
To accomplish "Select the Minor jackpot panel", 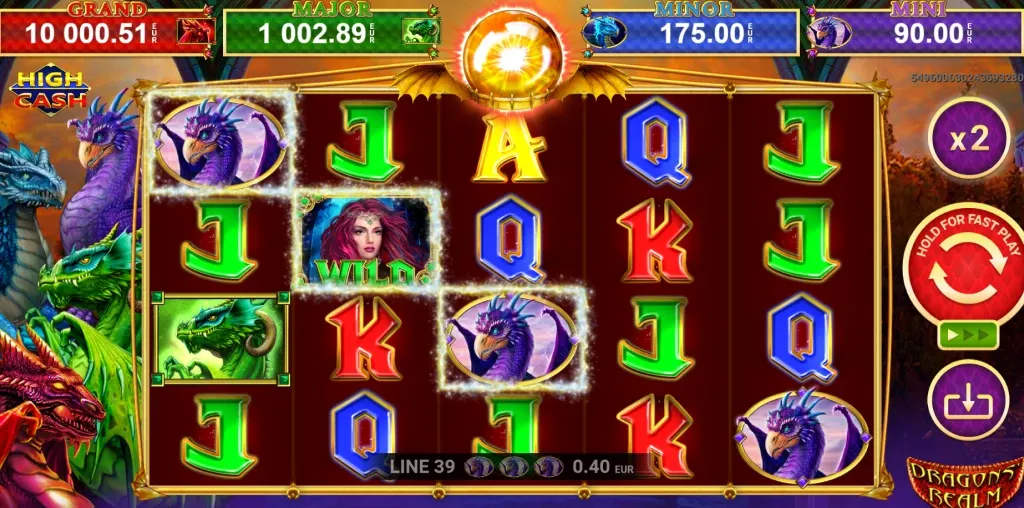I will click(690, 32).
